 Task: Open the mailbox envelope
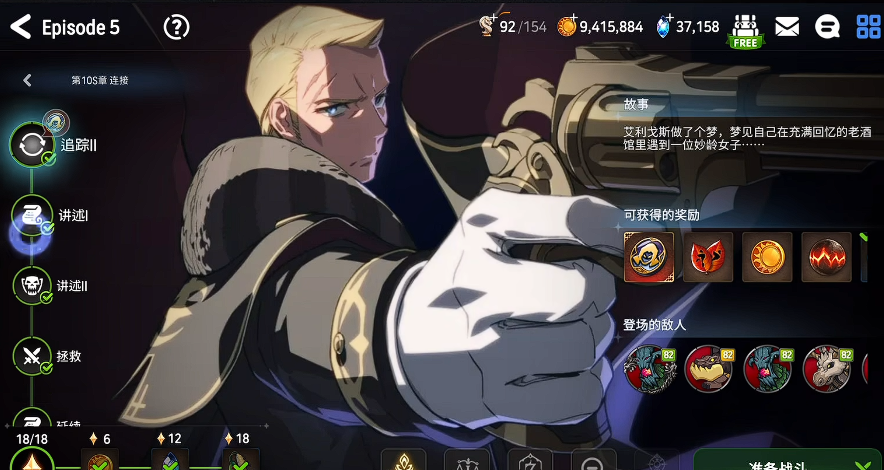787,27
